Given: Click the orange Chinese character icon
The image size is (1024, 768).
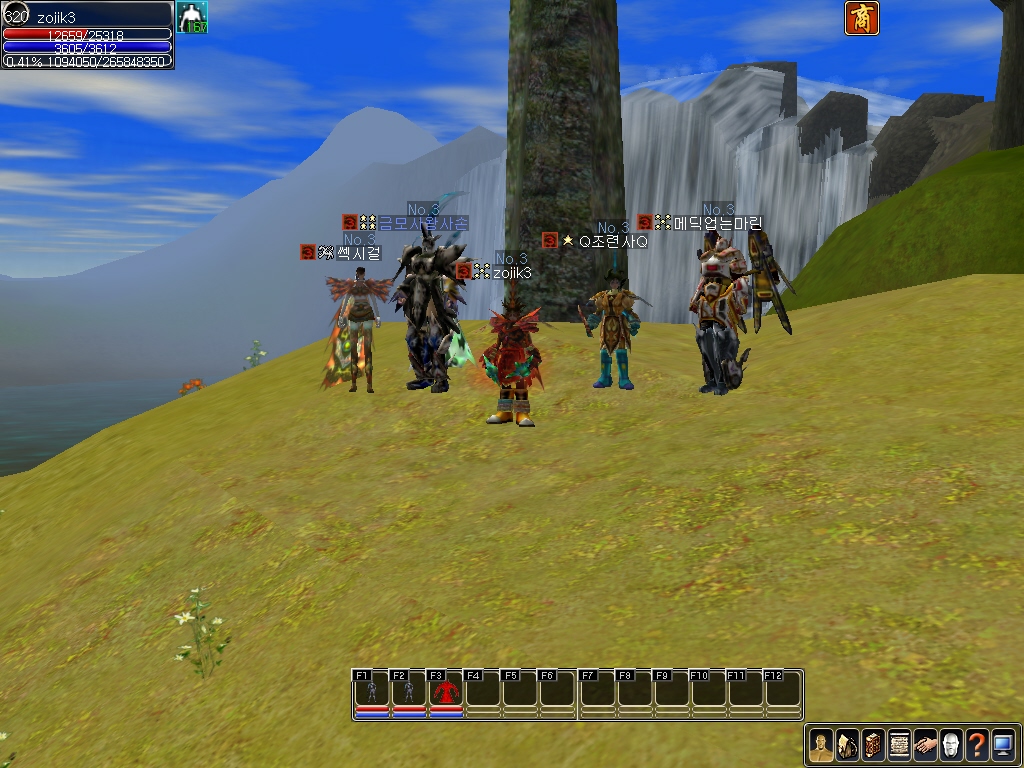Looking at the screenshot, I should pos(862,18).
